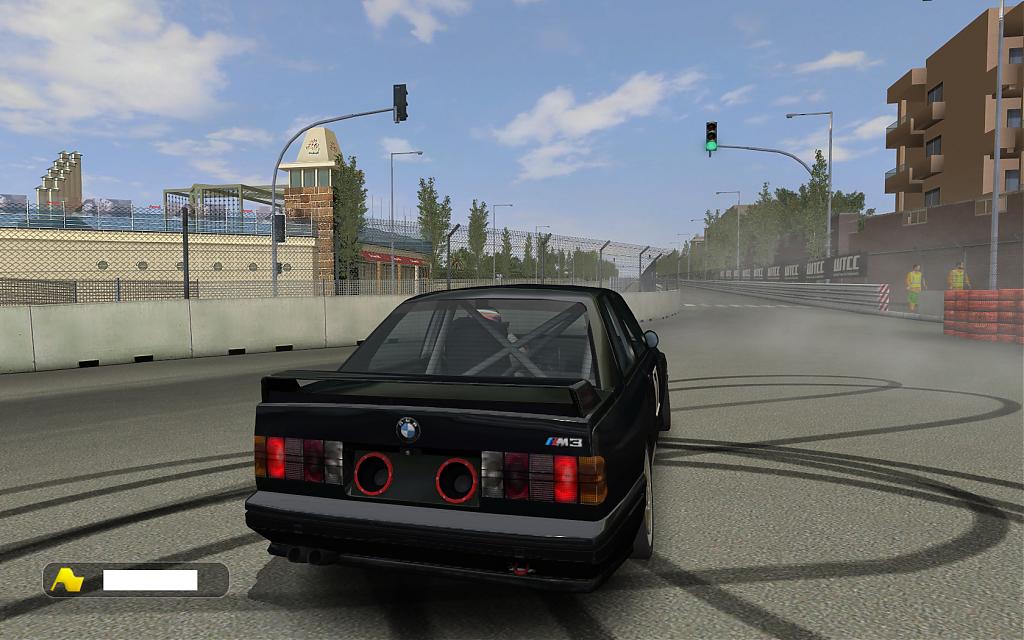
Task: Click the yellow flag status icon
Action: (x=67, y=580)
